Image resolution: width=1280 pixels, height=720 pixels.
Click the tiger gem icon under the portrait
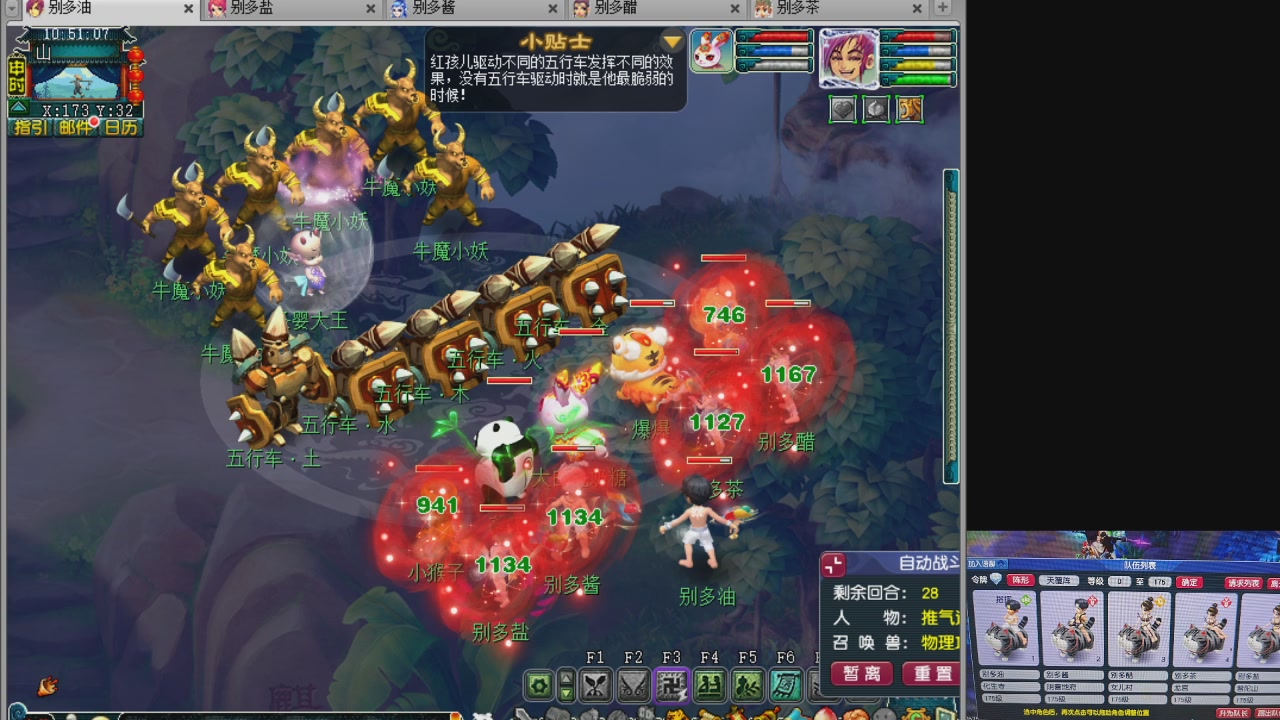pos(909,110)
